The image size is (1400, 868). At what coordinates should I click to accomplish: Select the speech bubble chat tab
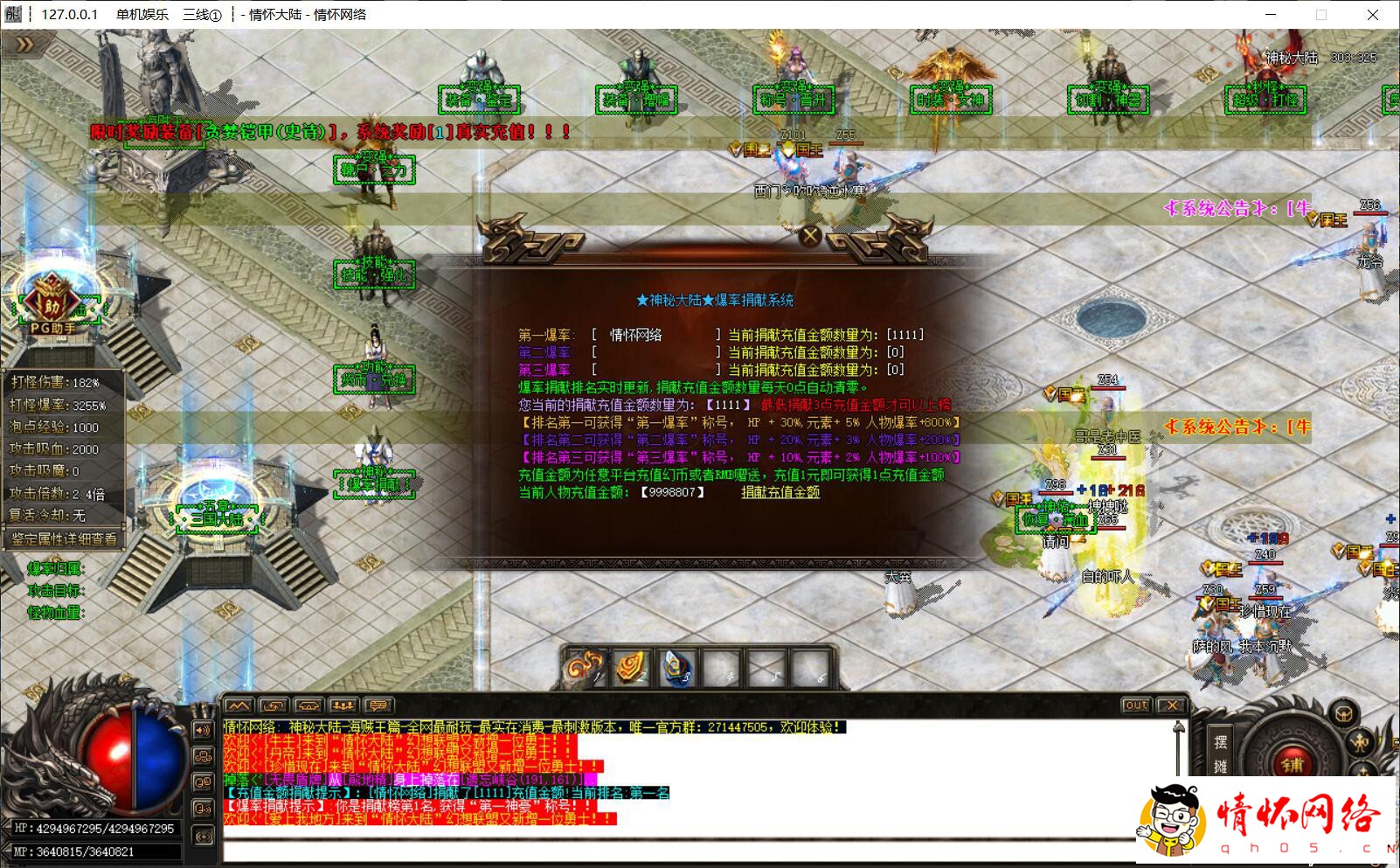pyautogui.click(x=378, y=705)
